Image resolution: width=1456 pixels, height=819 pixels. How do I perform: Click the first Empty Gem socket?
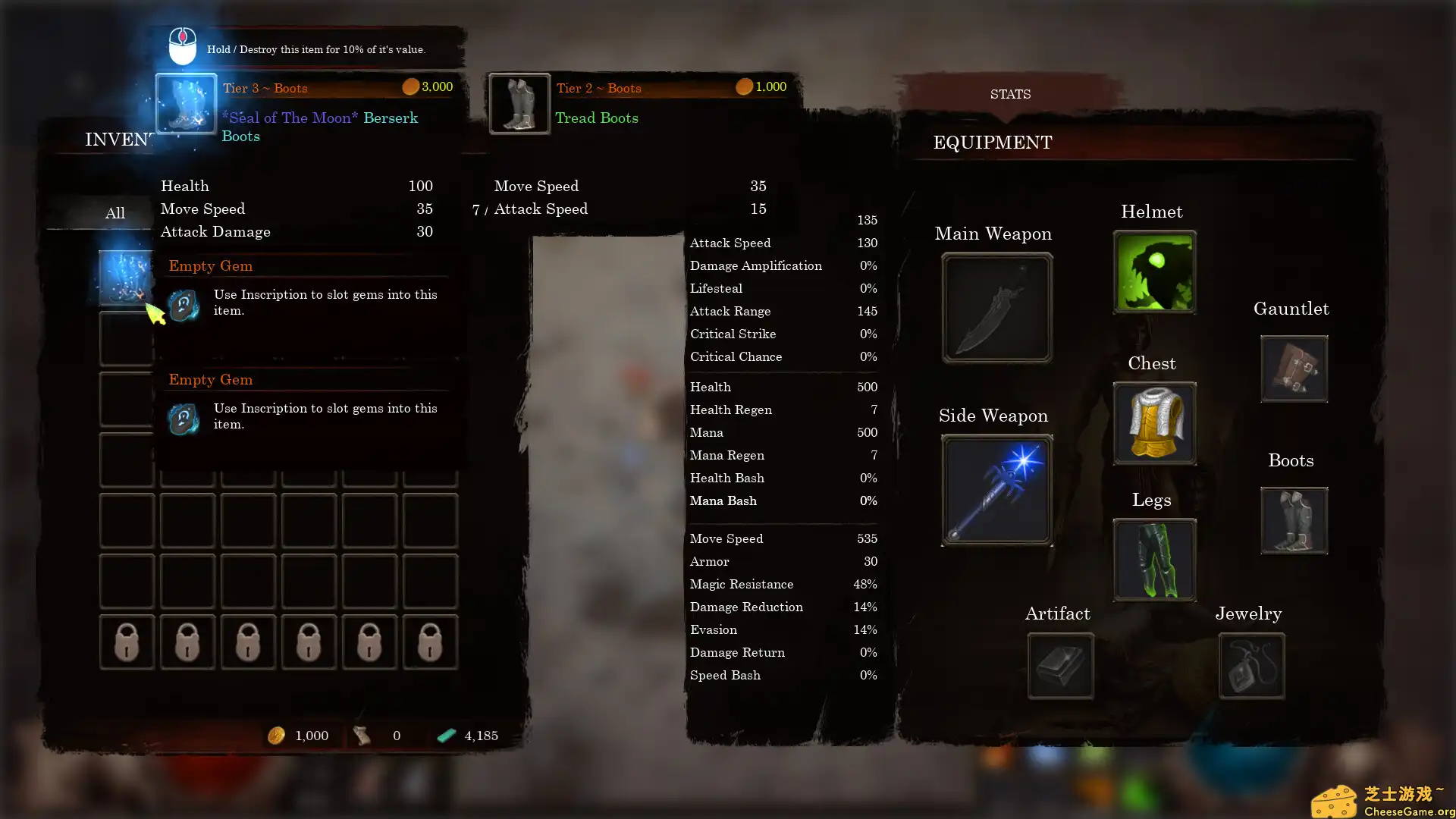pos(183,306)
